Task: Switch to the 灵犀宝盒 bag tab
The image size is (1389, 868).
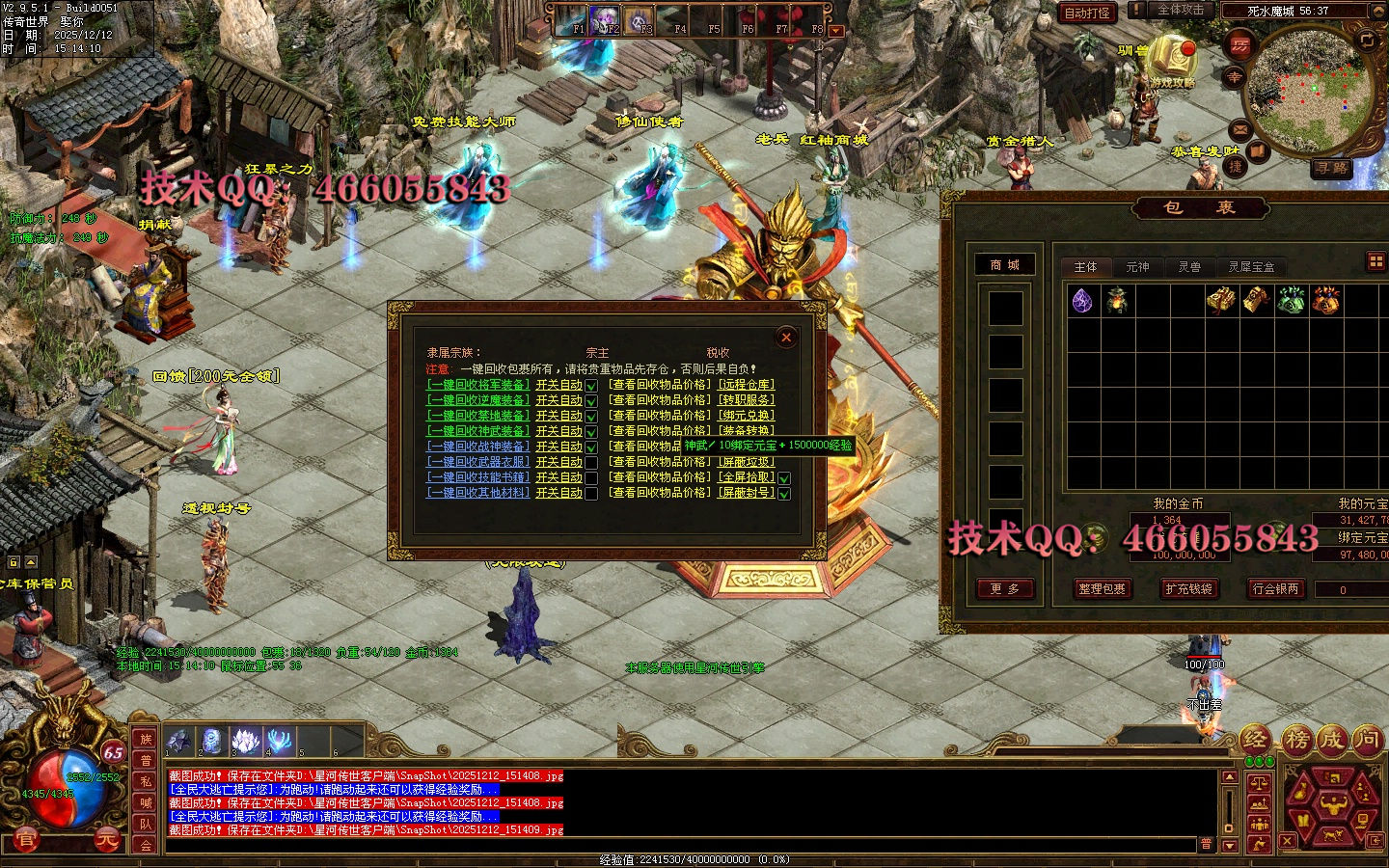Action: click(x=1251, y=267)
